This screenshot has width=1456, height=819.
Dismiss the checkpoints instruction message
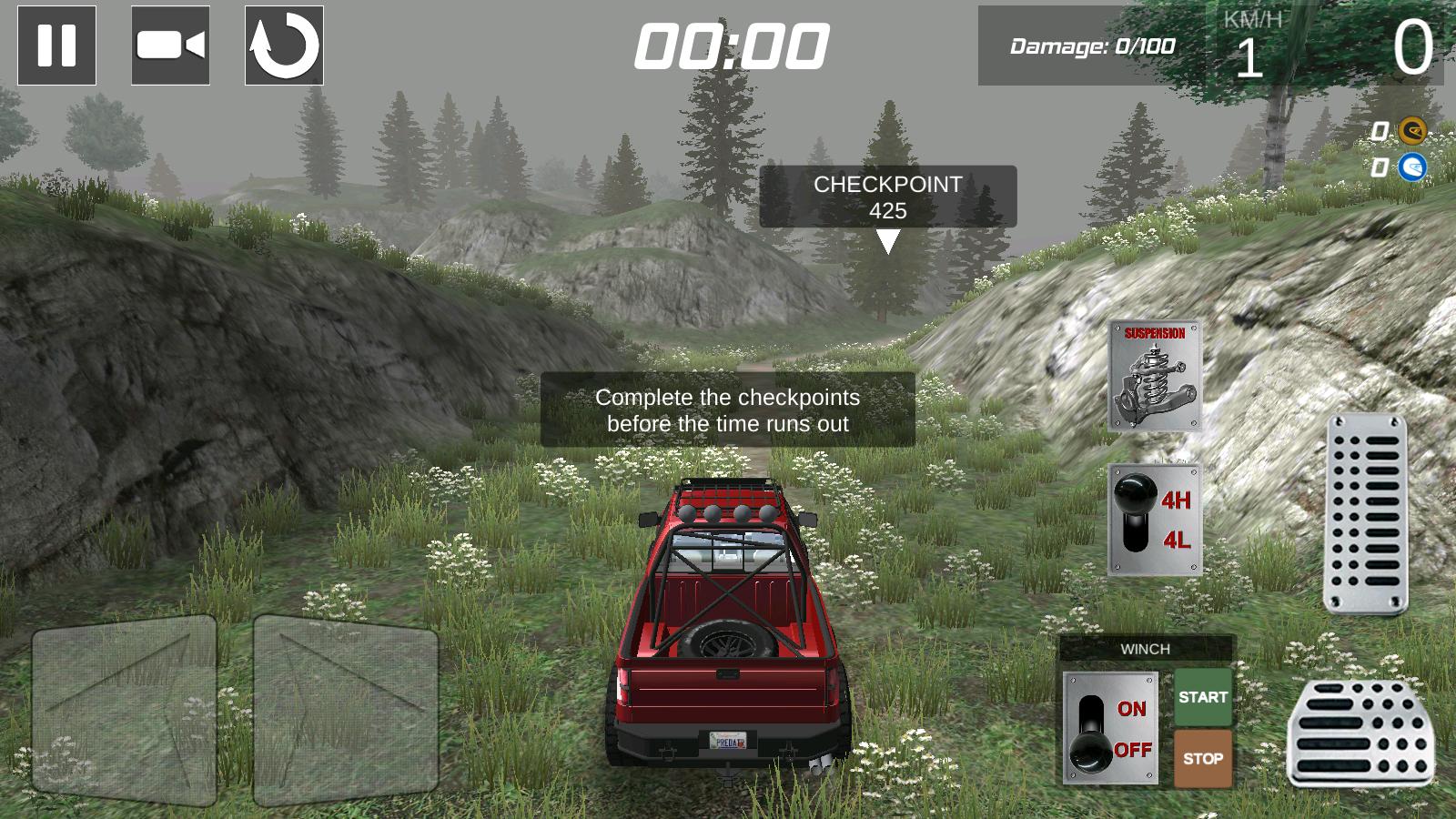coord(727,409)
